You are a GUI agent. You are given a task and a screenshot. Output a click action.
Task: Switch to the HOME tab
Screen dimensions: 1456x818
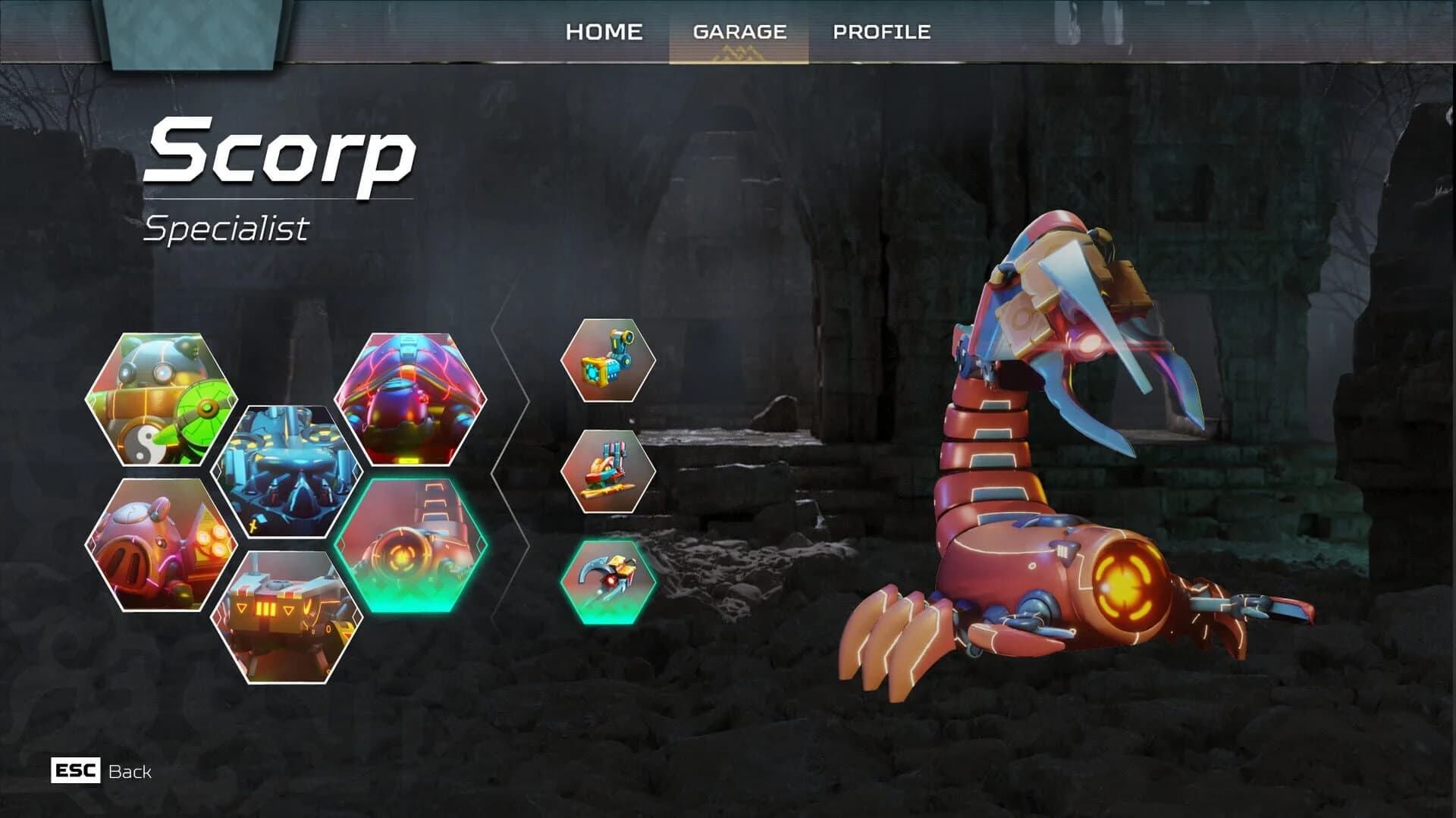click(x=604, y=32)
